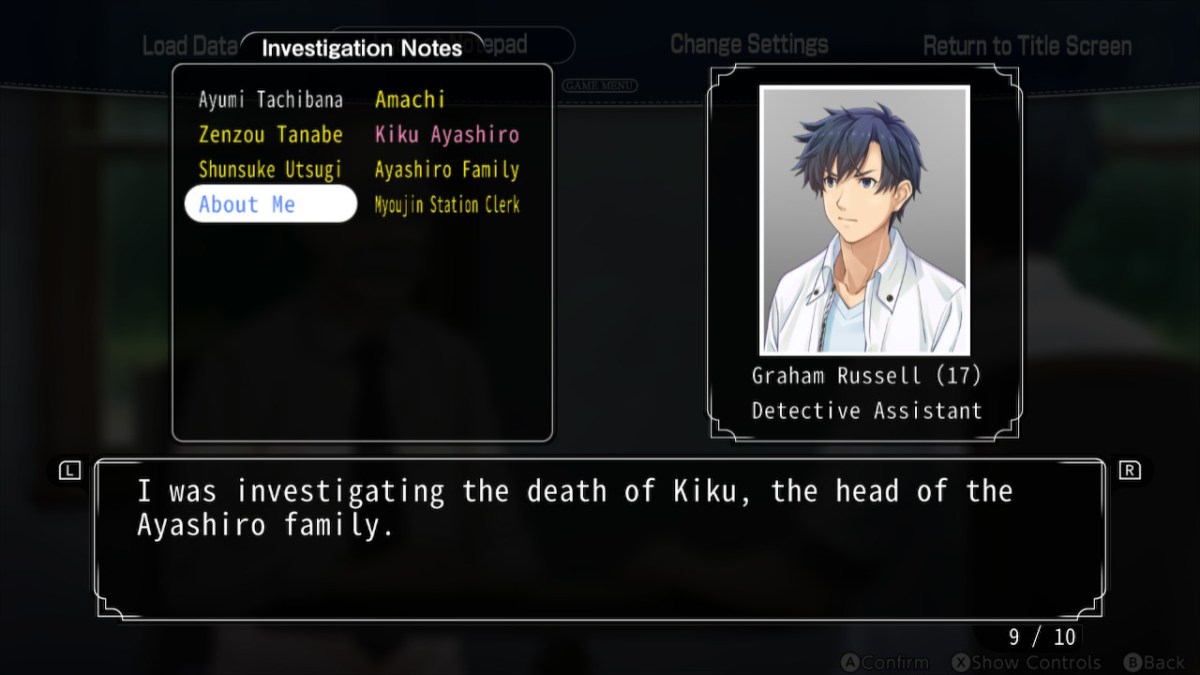Select the Ayashiro Family entry
The width and height of the screenshot is (1200, 675).
tap(447, 170)
